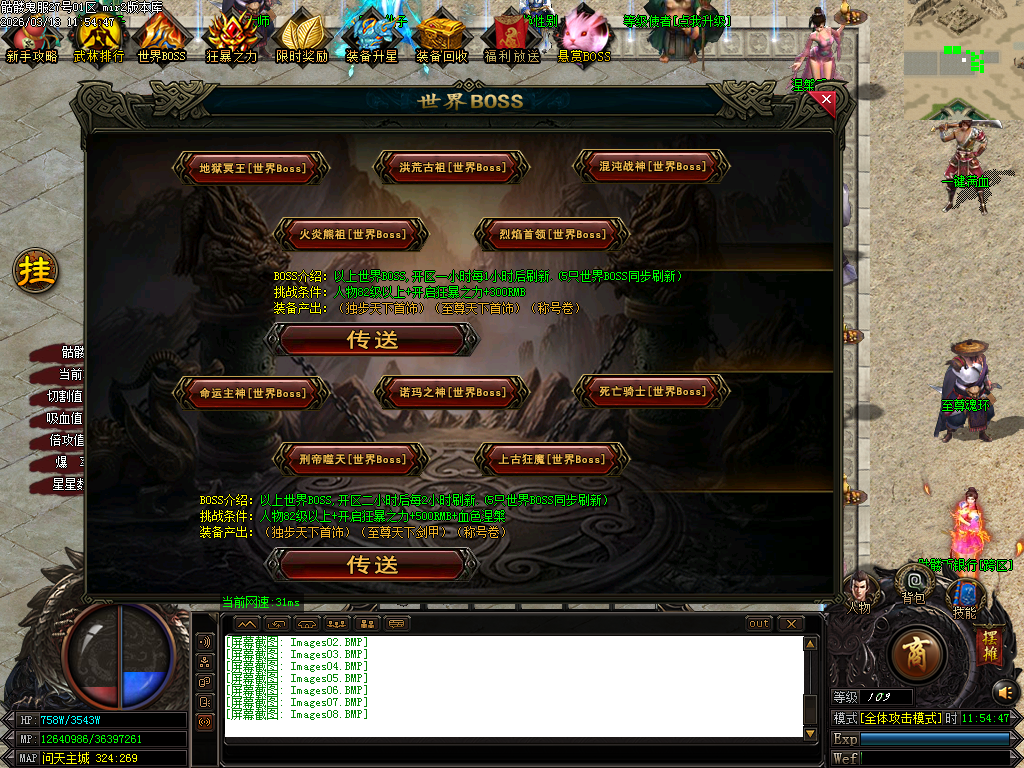1024x768 pixels.
Task: Close the 世界BOSS window
Action: (826, 99)
